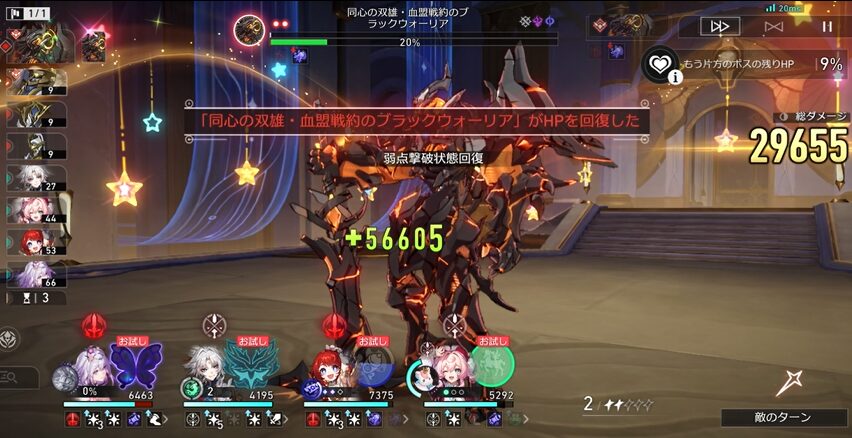Activate the teal mask ultimate icon
Image resolution: width=852 pixels, height=438 pixels.
click(x=251, y=365)
